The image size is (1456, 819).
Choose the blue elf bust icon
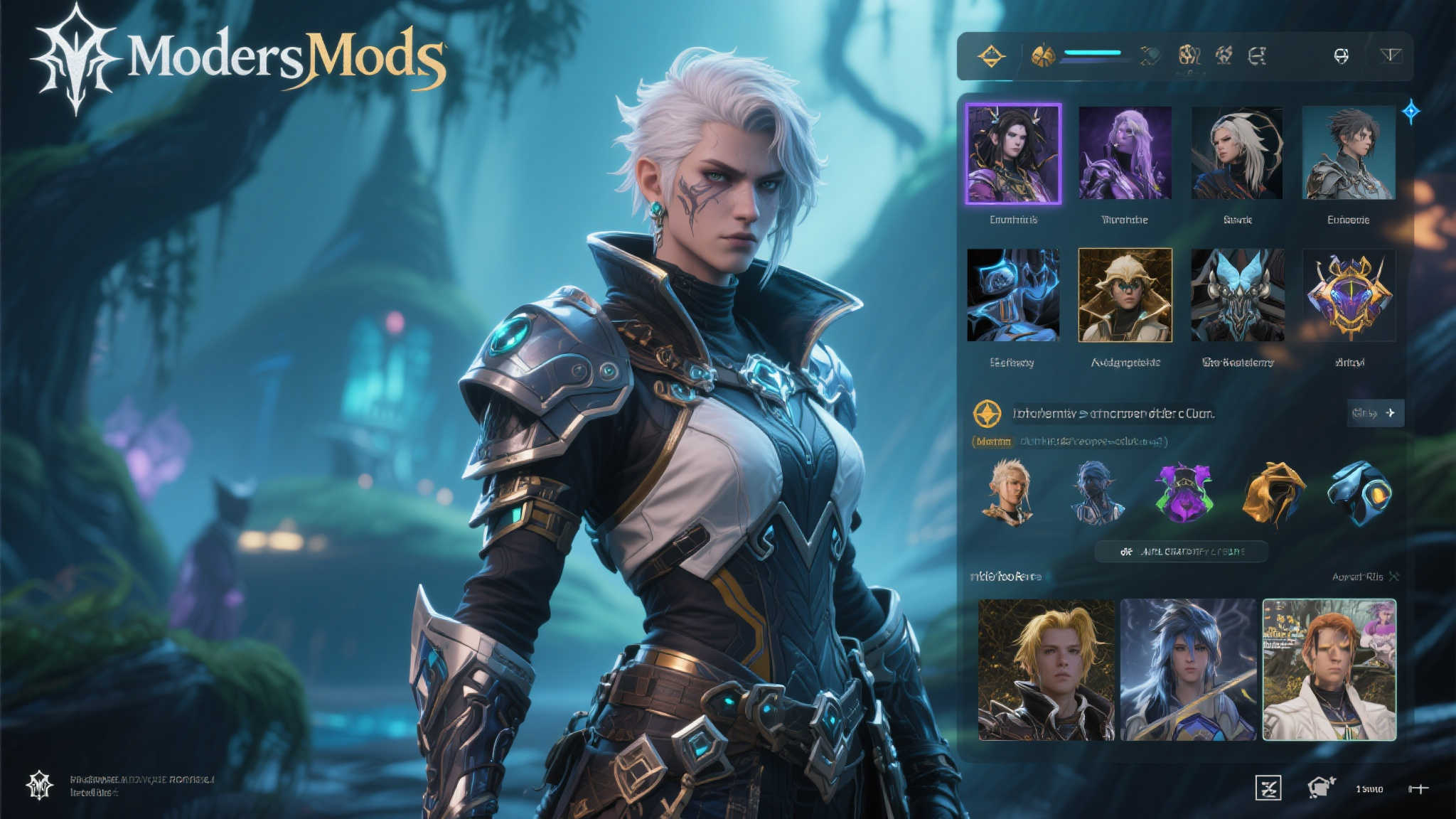[1096, 492]
